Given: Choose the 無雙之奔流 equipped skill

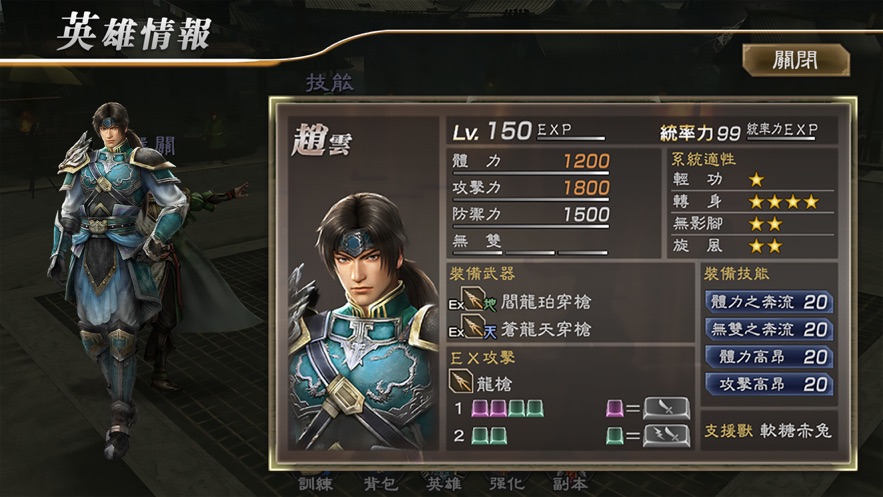Looking at the screenshot, I should click(x=769, y=329).
